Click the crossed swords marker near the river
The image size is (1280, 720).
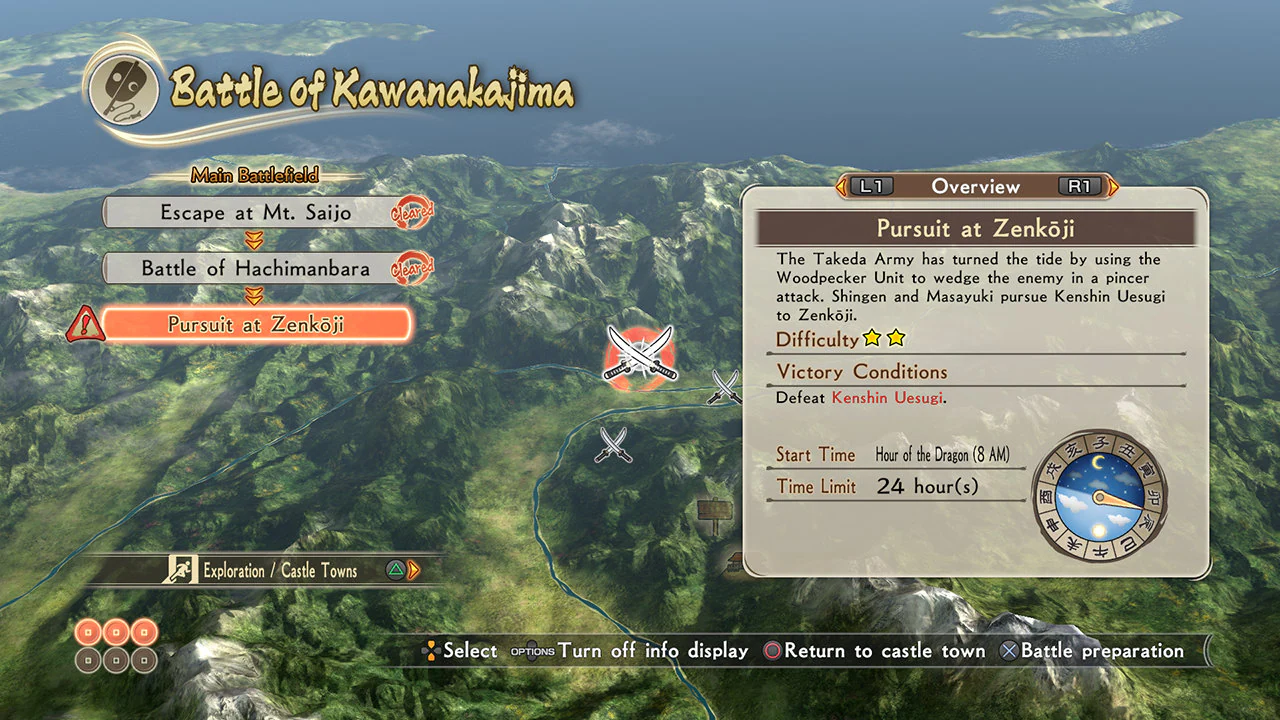(723, 389)
